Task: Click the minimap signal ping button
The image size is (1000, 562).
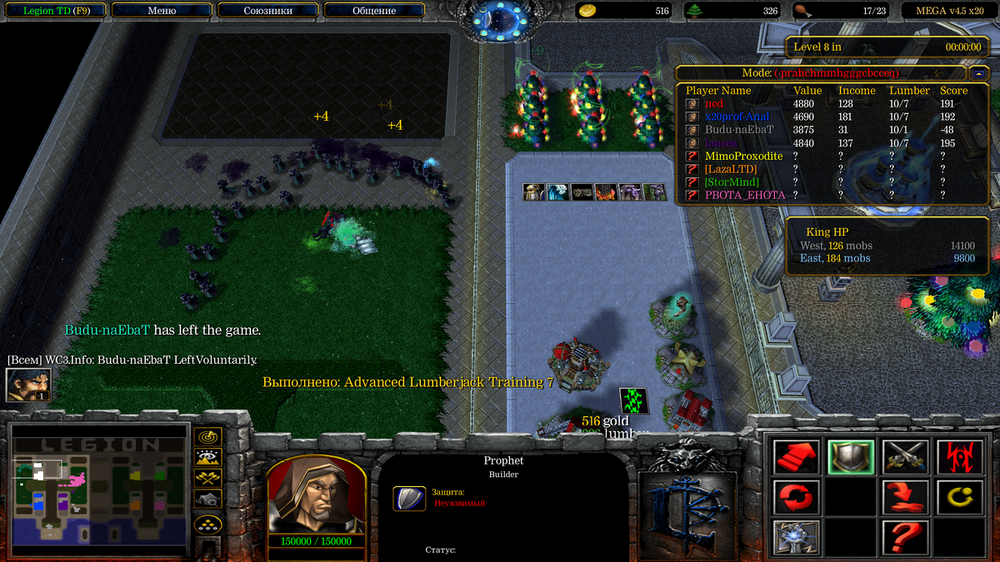Action: point(209,437)
